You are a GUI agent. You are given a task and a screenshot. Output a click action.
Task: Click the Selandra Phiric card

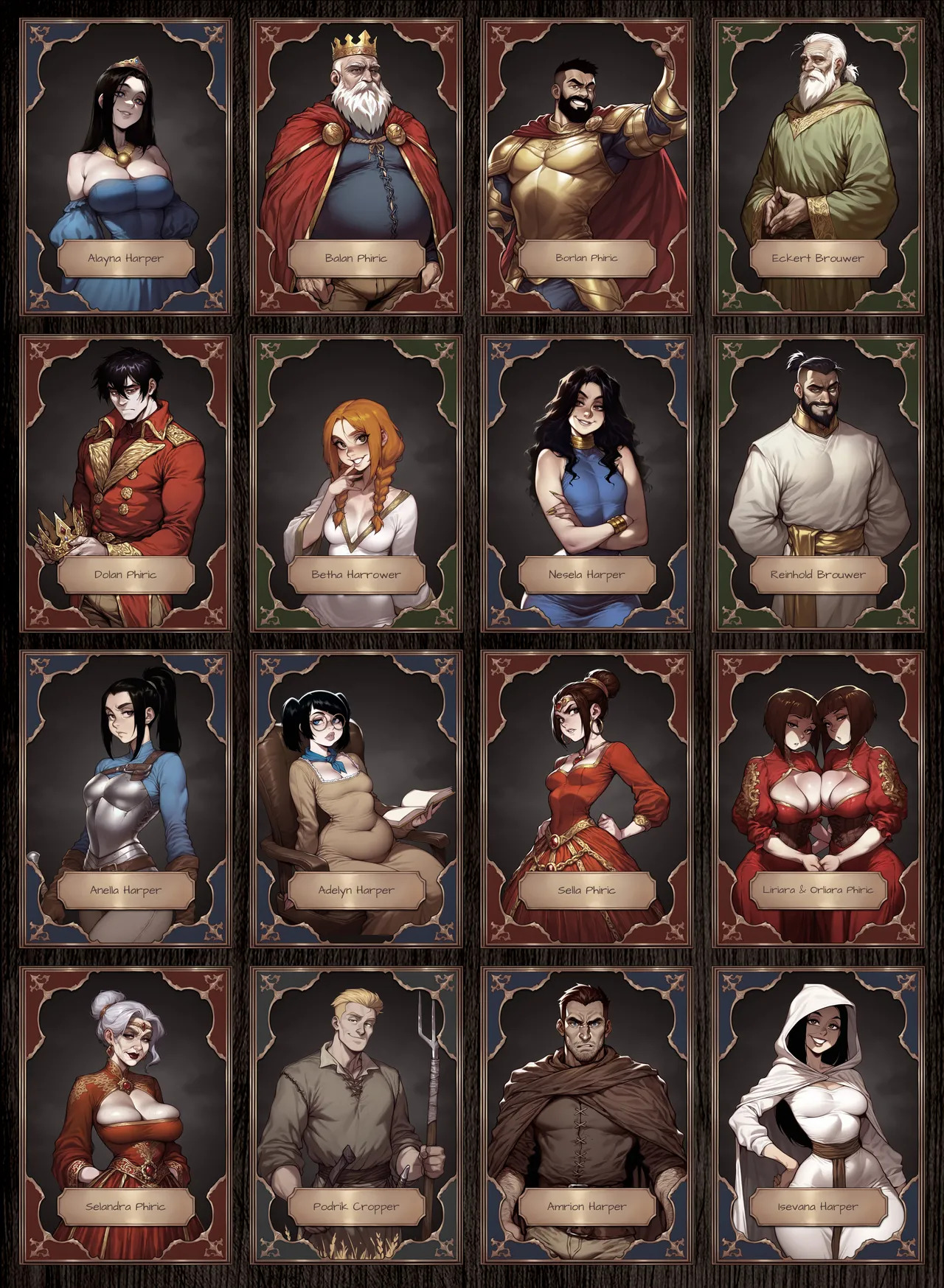tap(125, 1115)
